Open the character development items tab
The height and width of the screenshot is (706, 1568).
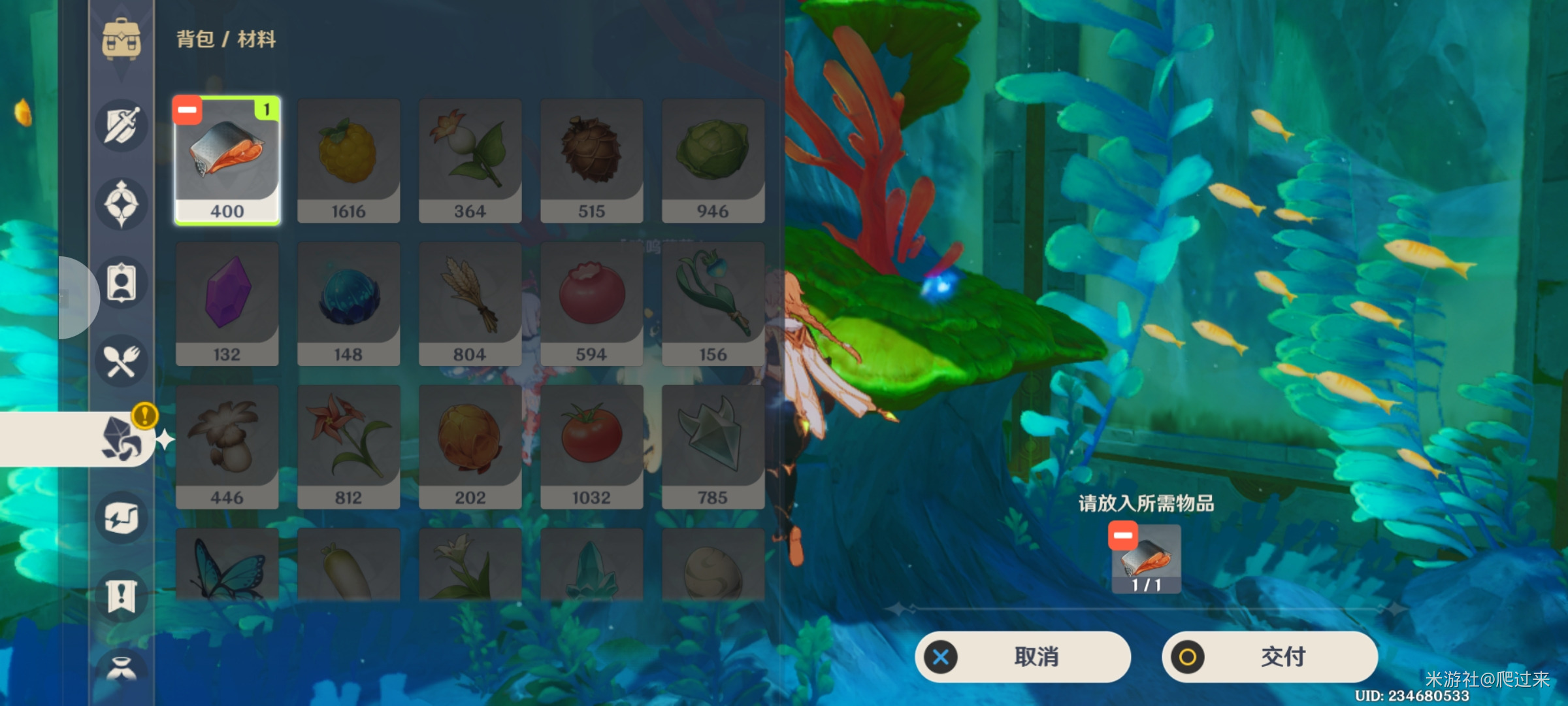tap(122, 283)
